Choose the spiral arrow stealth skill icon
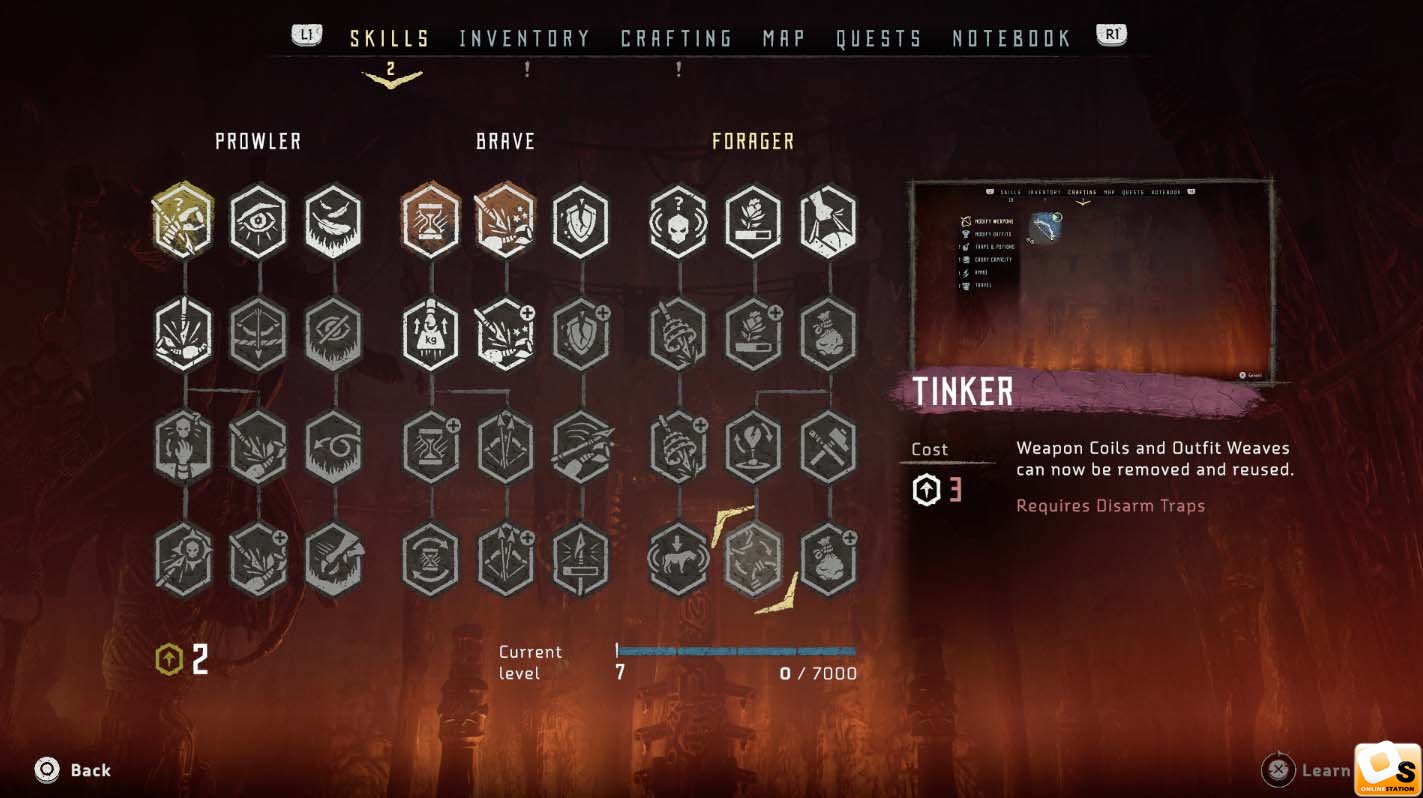Viewport: 1423px width, 798px height. pos(333,446)
